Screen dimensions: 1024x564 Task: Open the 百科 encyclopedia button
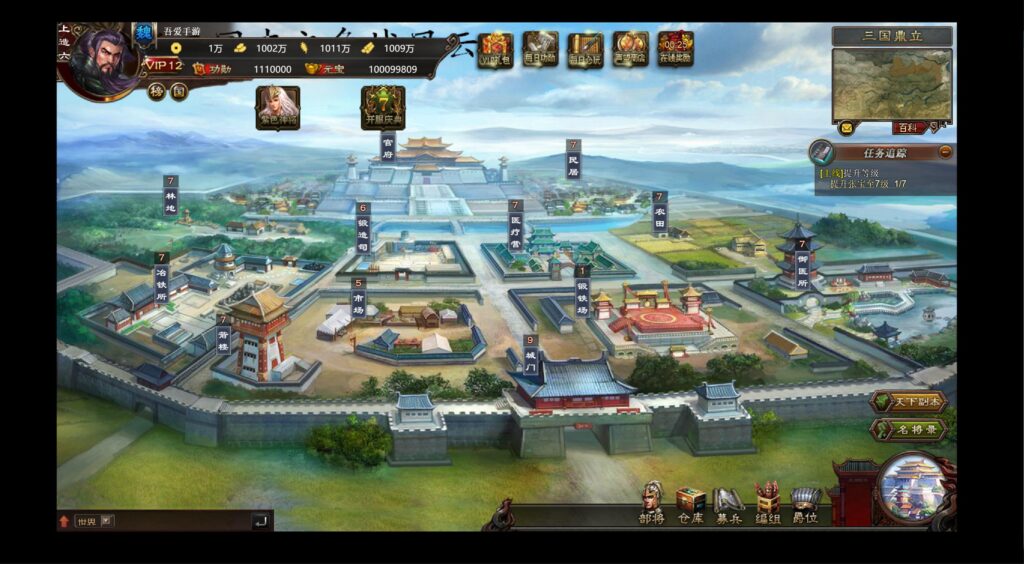coord(905,128)
